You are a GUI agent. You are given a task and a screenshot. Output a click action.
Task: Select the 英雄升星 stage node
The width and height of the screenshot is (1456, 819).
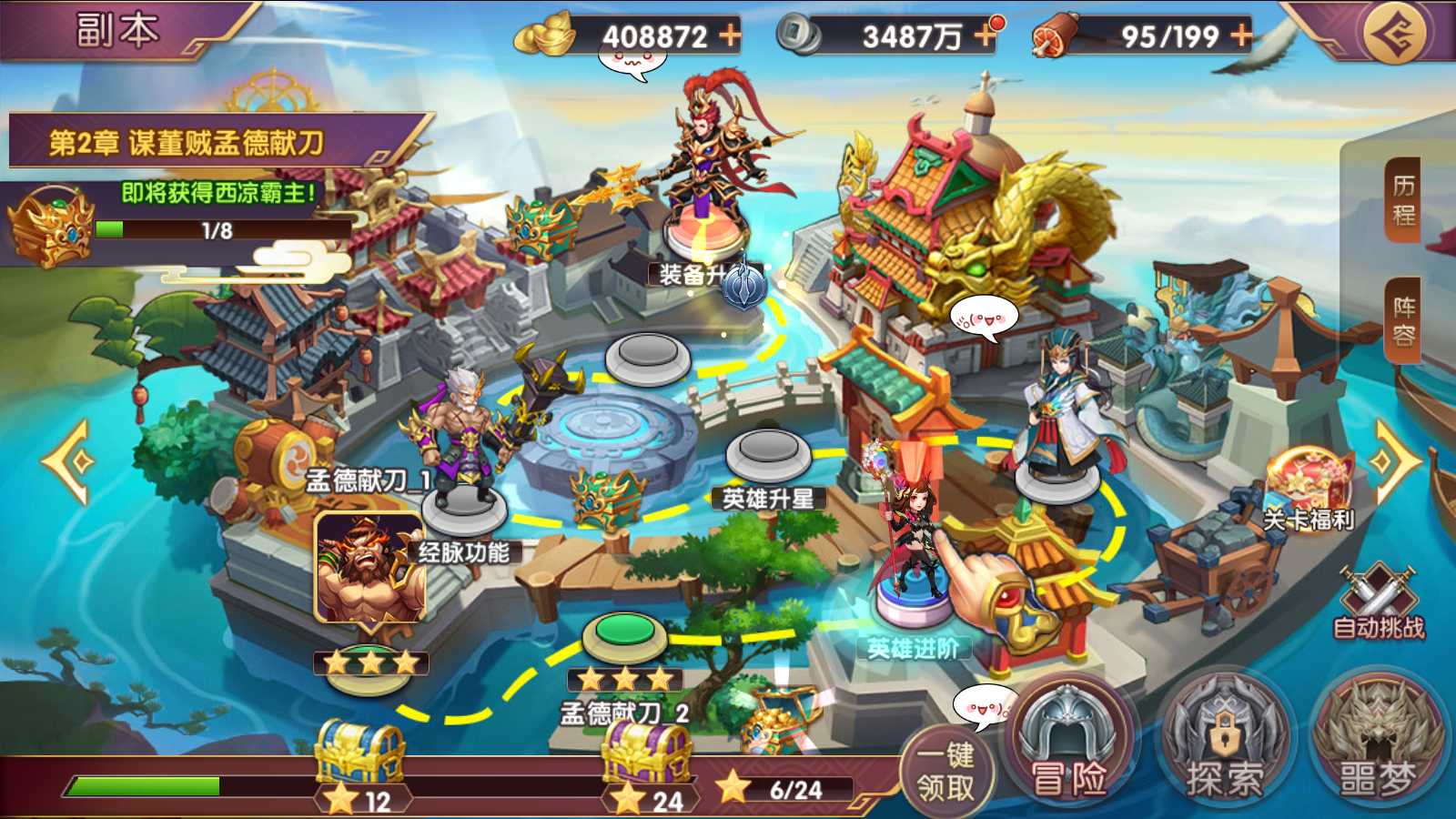[x=769, y=452]
